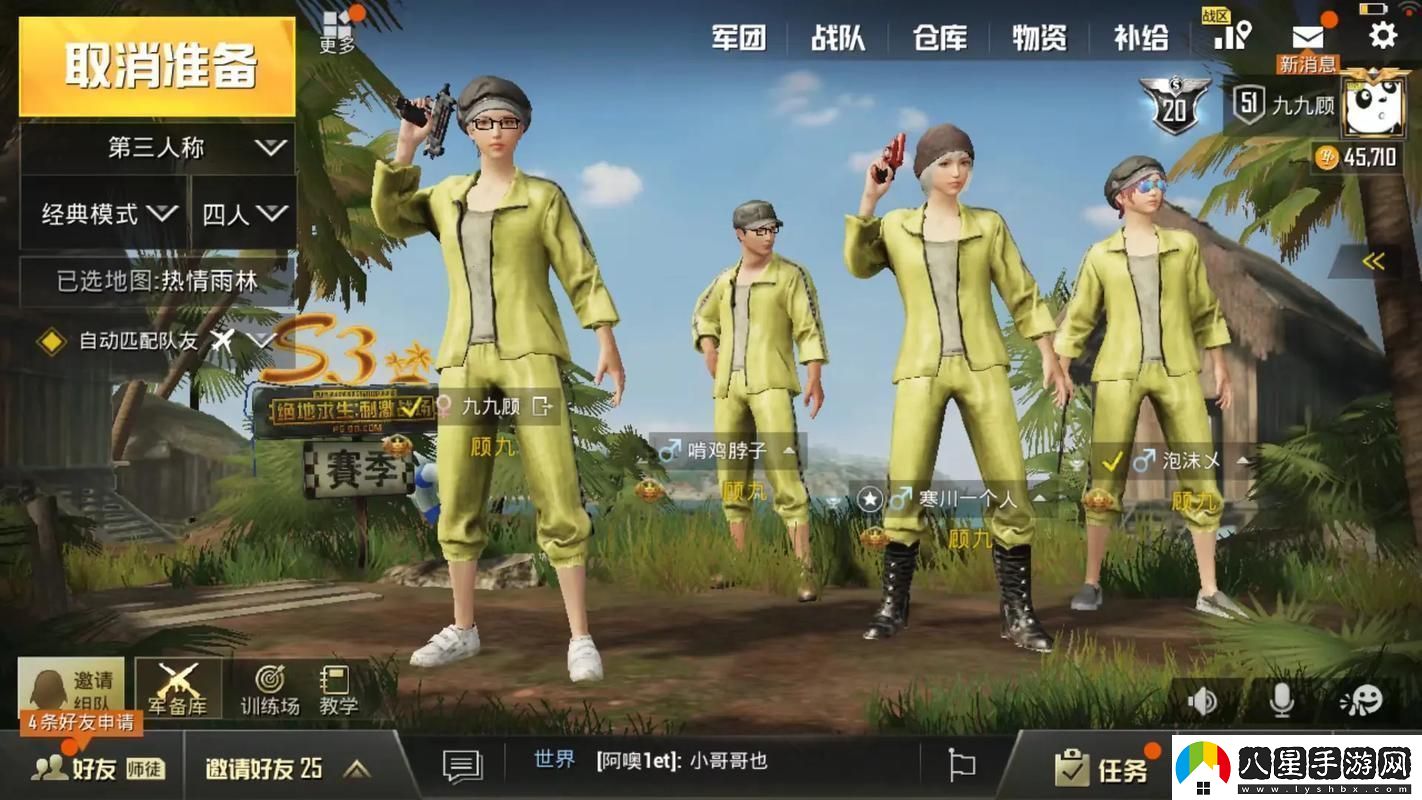Expand the 四人 squad size dropdown
The height and width of the screenshot is (800, 1422).
243,213
